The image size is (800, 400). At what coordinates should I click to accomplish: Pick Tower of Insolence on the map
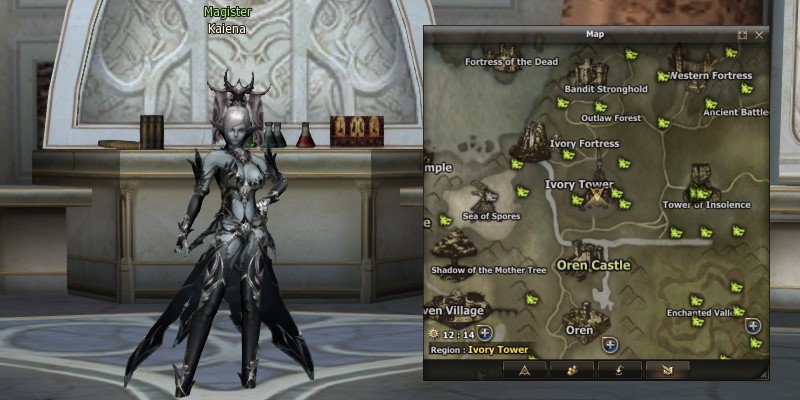click(706, 204)
